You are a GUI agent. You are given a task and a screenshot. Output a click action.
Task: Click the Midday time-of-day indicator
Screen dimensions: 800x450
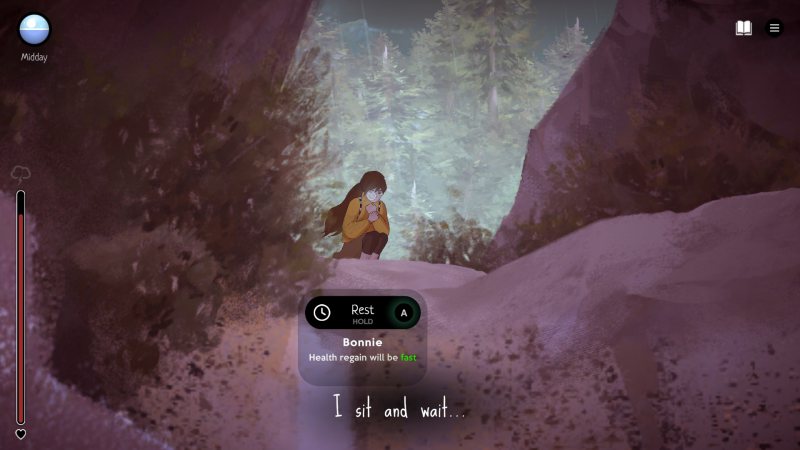34,30
